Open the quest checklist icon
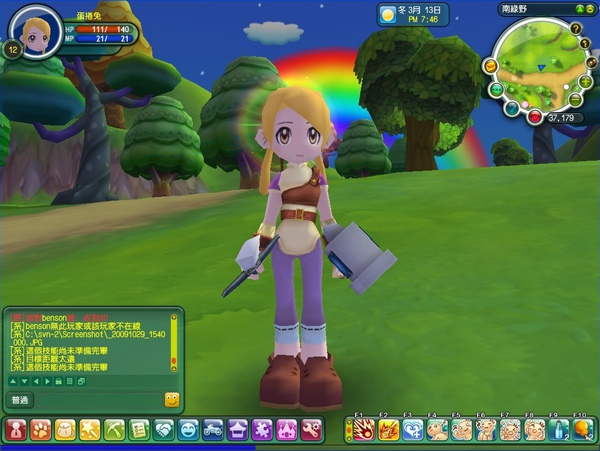Image resolution: width=600 pixels, height=451 pixels. pyautogui.click(x=138, y=429)
